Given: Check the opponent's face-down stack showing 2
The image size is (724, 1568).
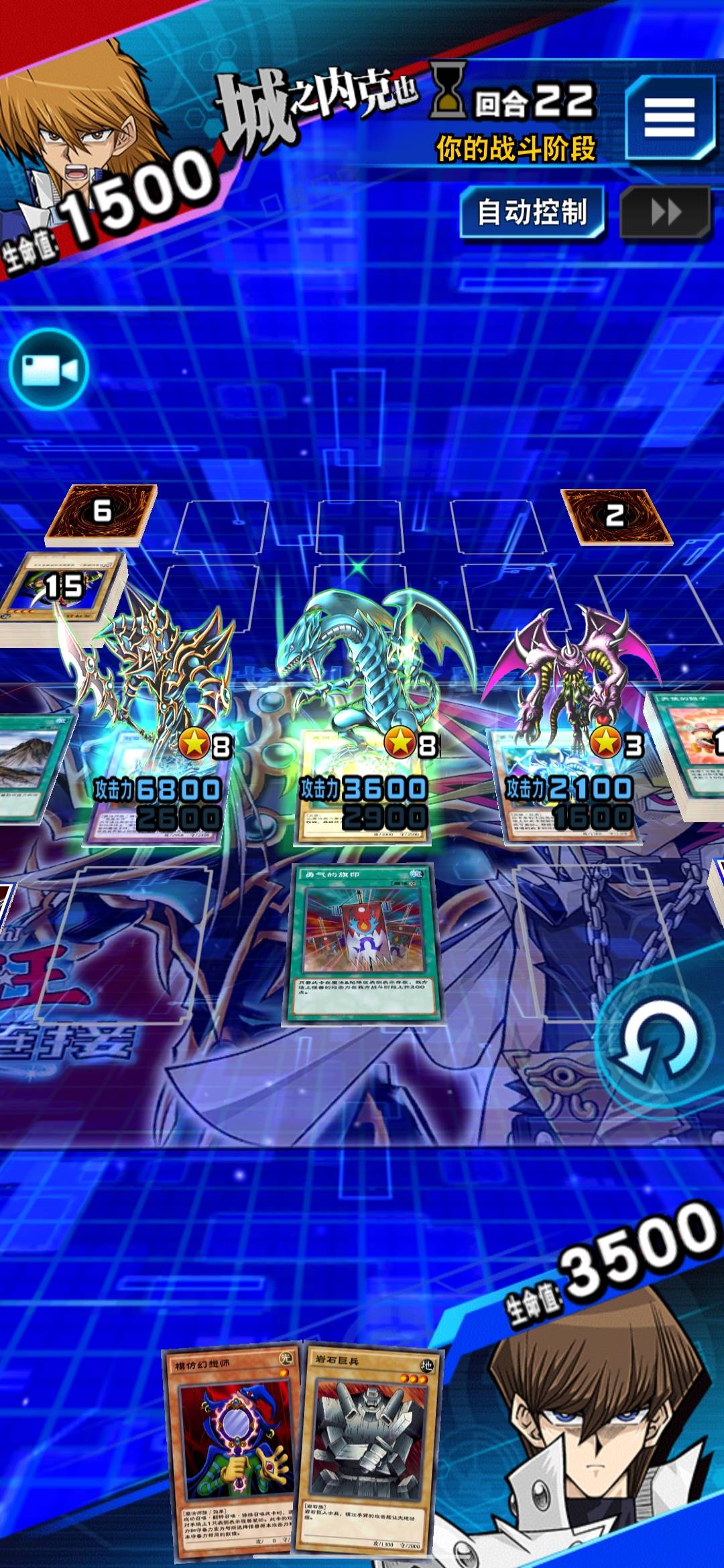Looking at the screenshot, I should tap(615, 515).
